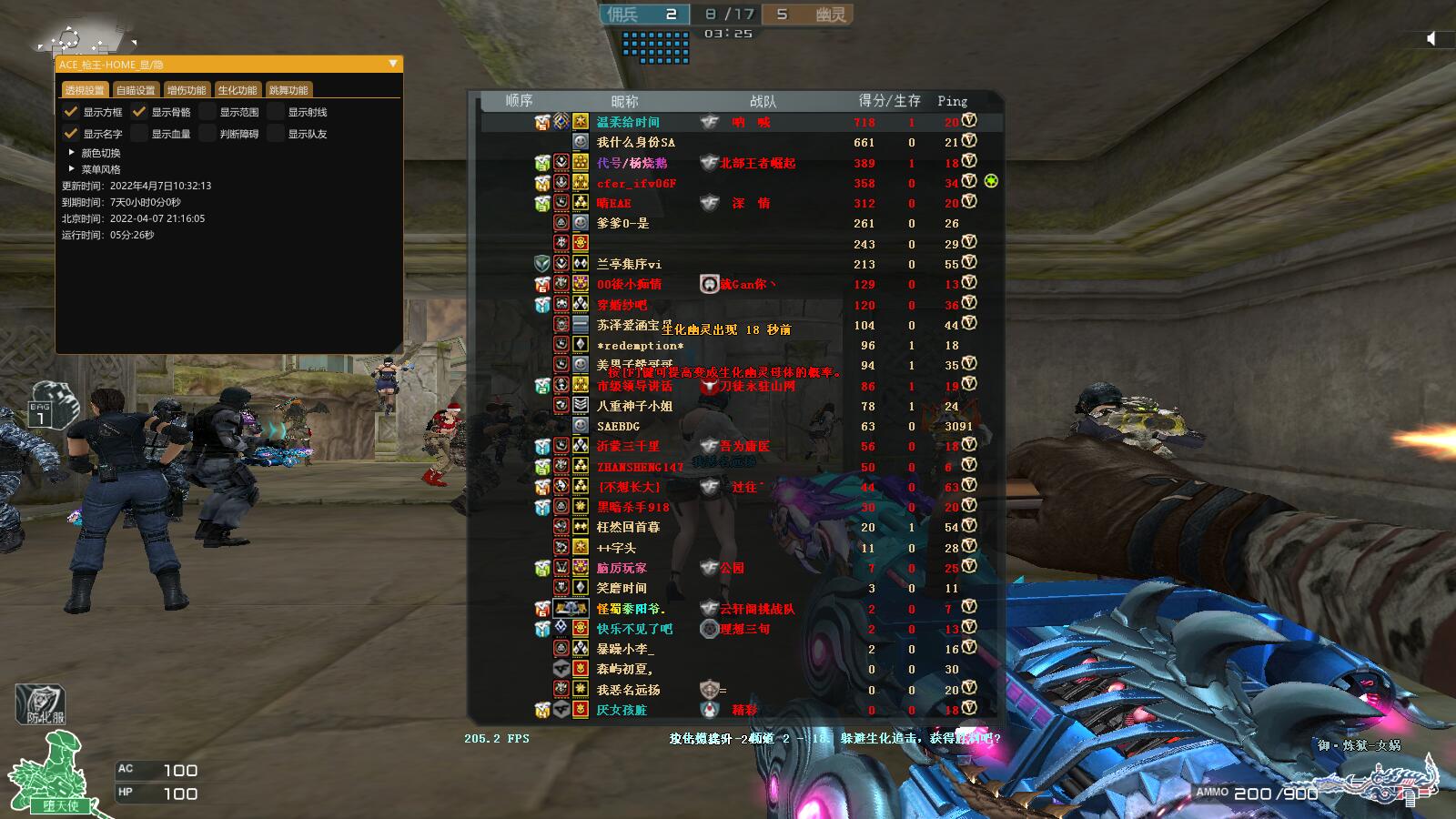This screenshot has width=1456, height=819.
Task: Click the ZHANSHENG147 player row
Action: [640, 467]
